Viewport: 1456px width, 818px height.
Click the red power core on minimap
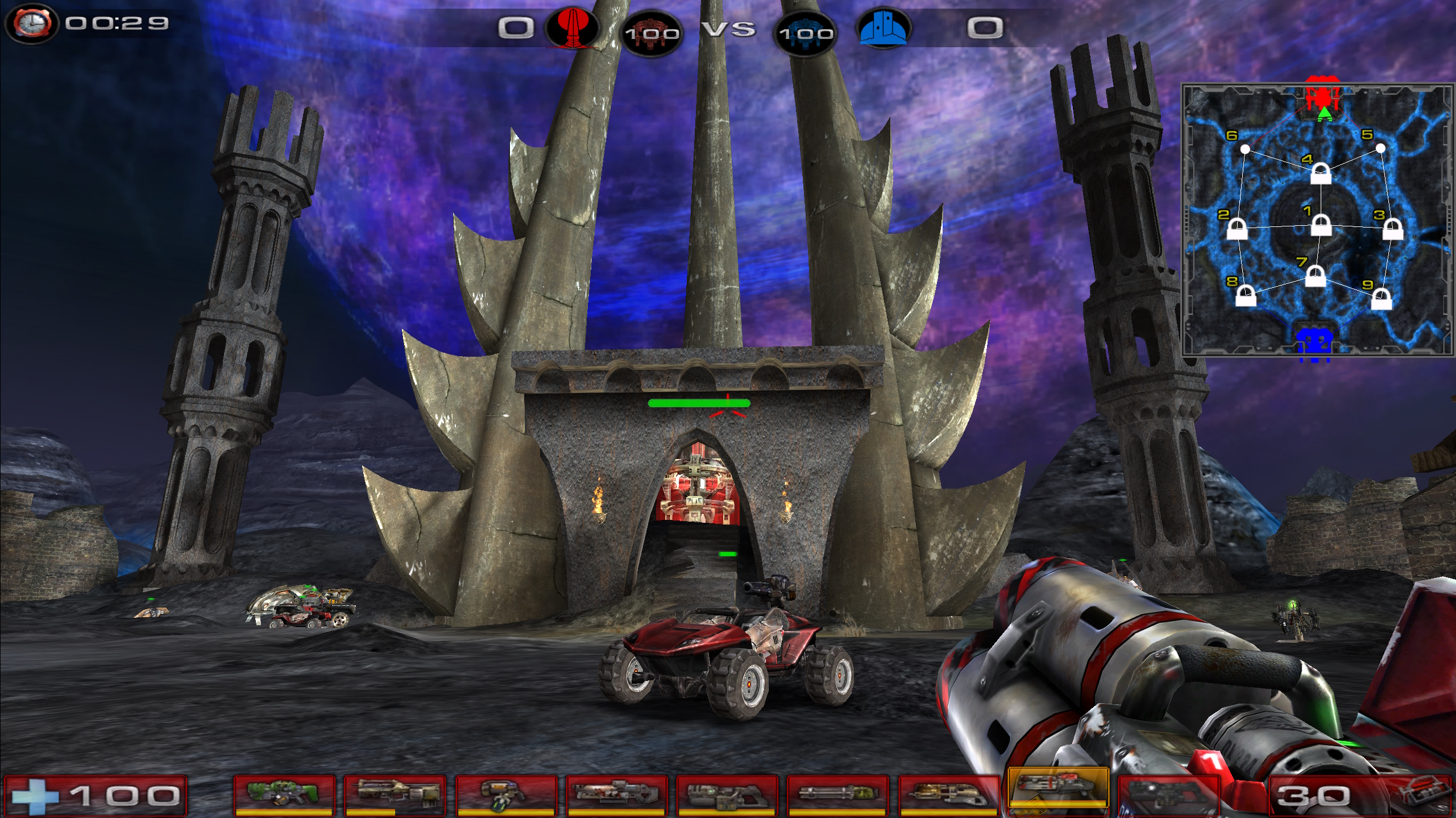[1323, 94]
